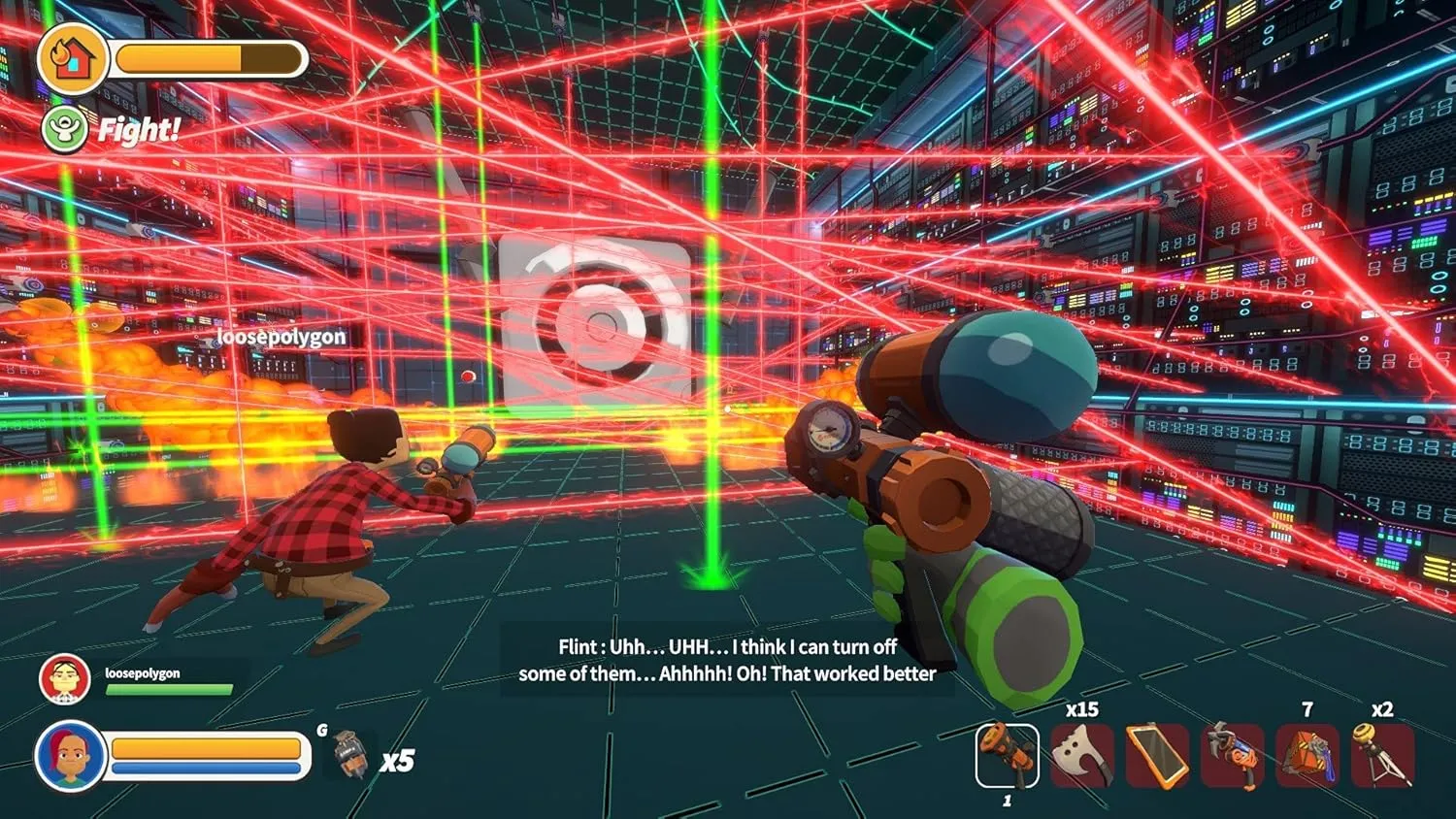Screen dimensions: 1456x819
Task: Select the axe hotbar slot
Action: (1081, 755)
